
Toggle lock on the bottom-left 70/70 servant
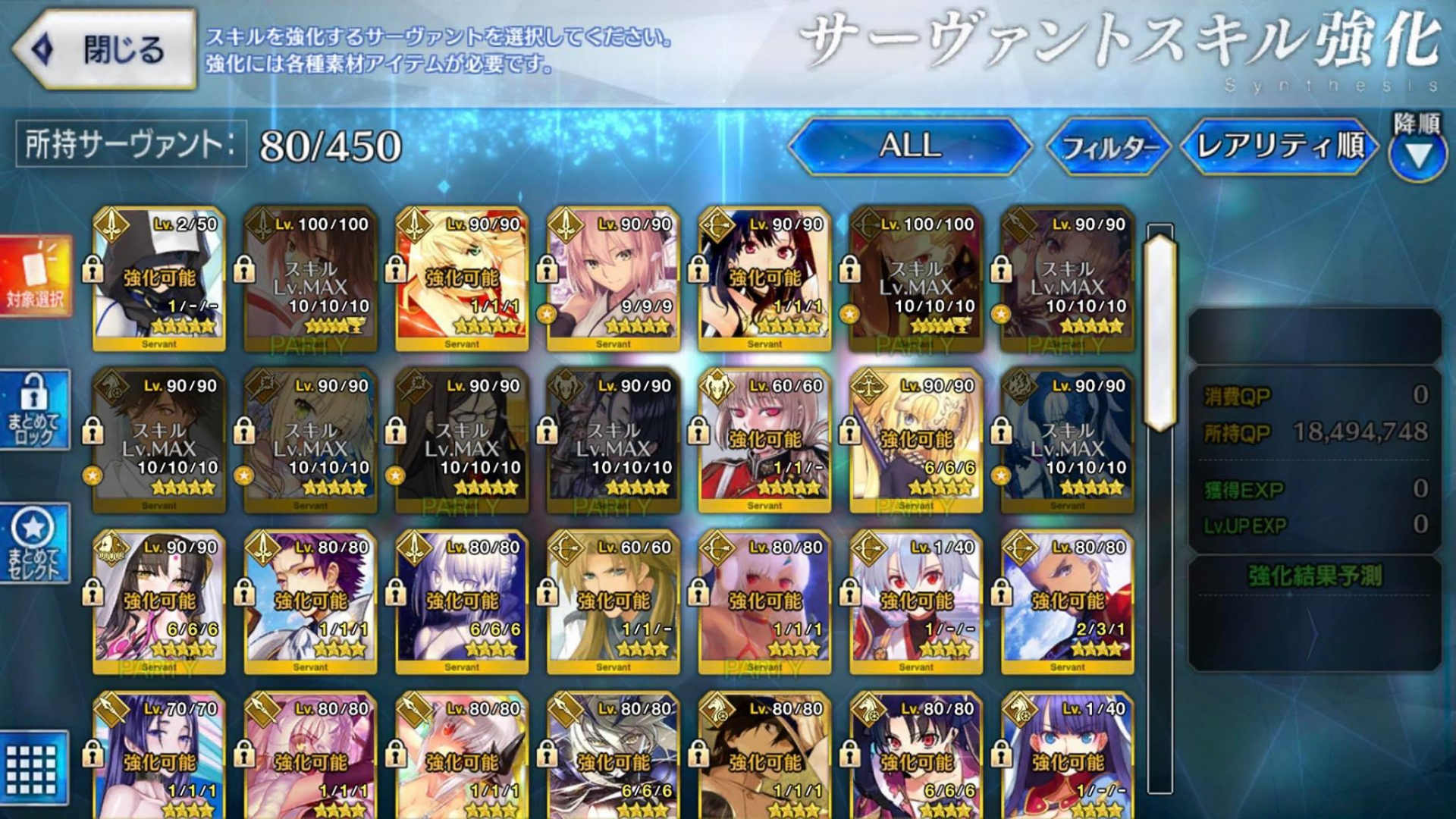(x=94, y=756)
